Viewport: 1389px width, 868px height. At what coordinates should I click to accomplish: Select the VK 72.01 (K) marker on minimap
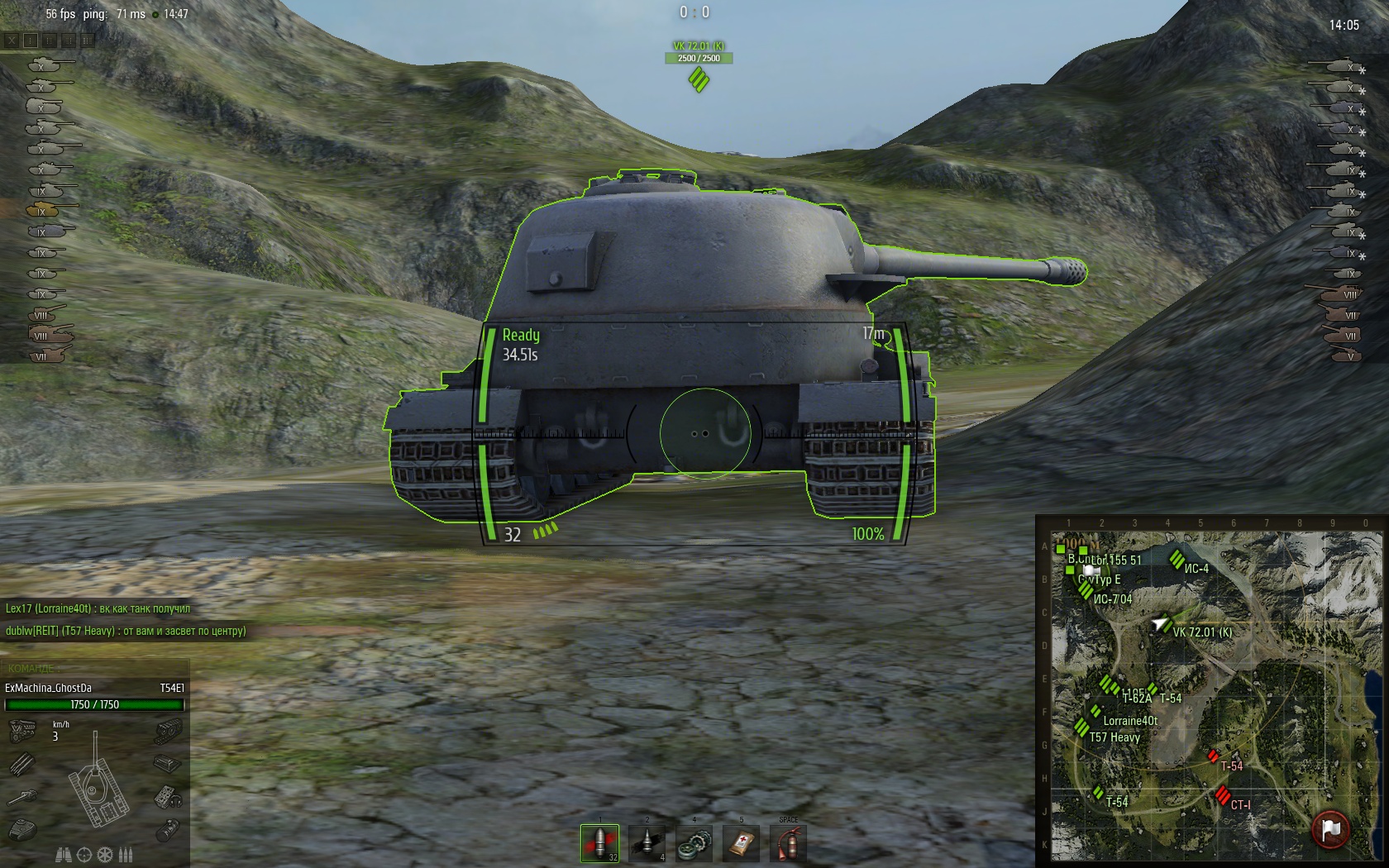pos(1161,624)
